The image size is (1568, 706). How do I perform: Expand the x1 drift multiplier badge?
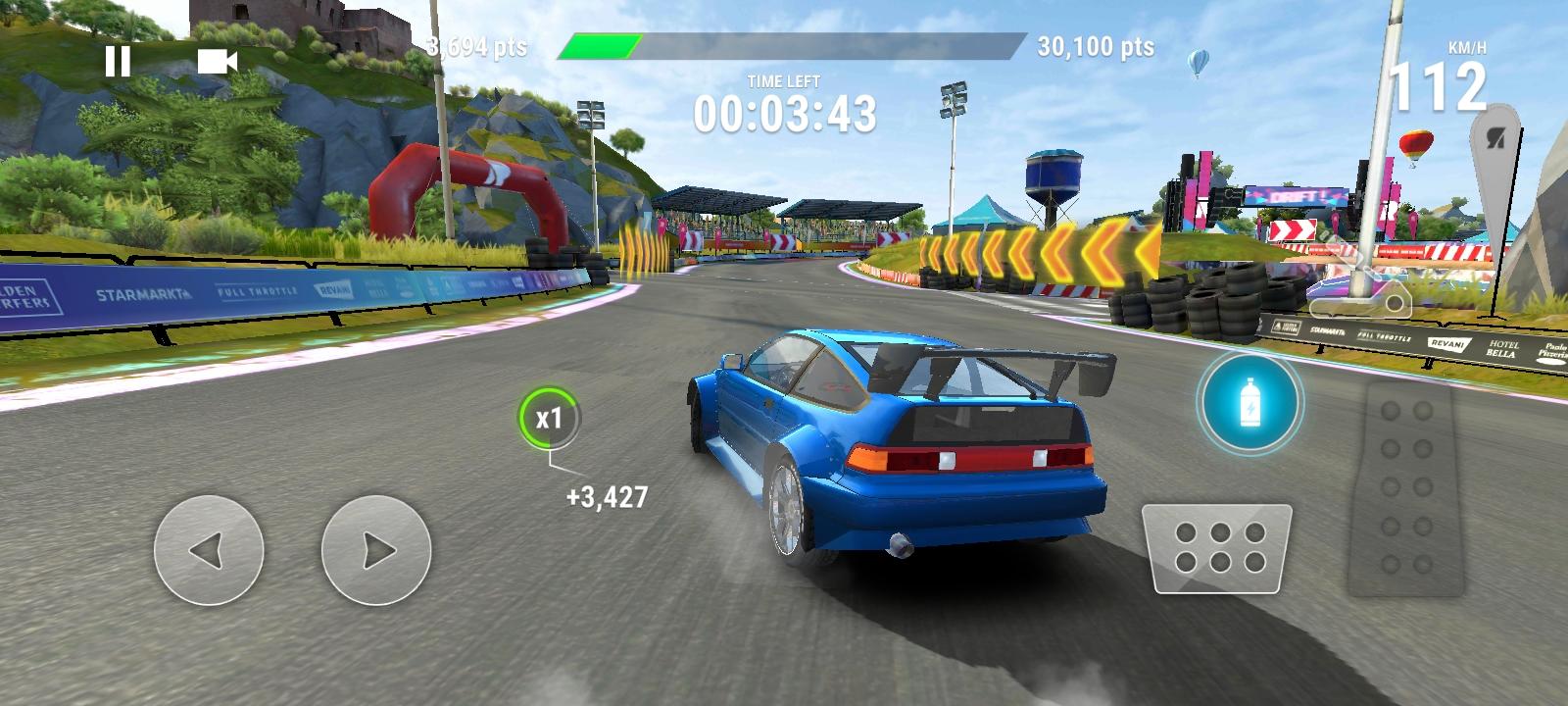click(550, 418)
